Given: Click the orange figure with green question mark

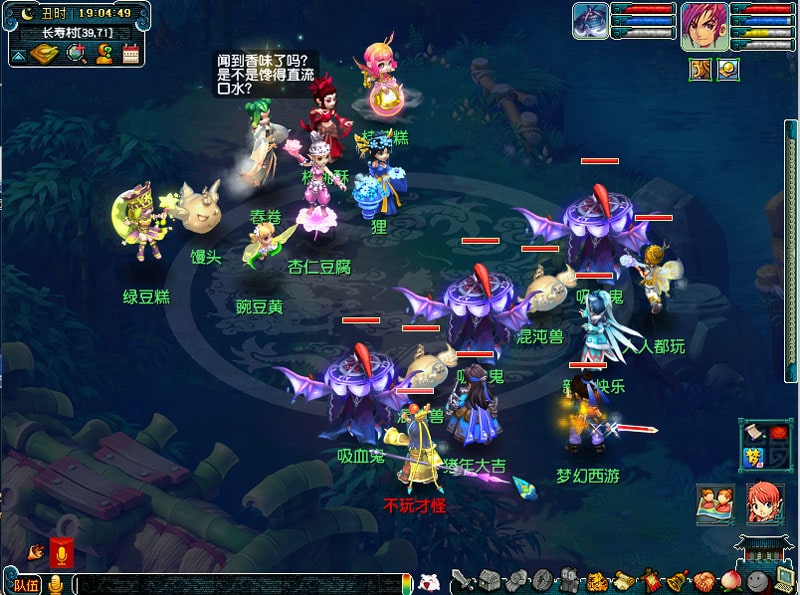Looking at the screenshot, I should 104,54.
